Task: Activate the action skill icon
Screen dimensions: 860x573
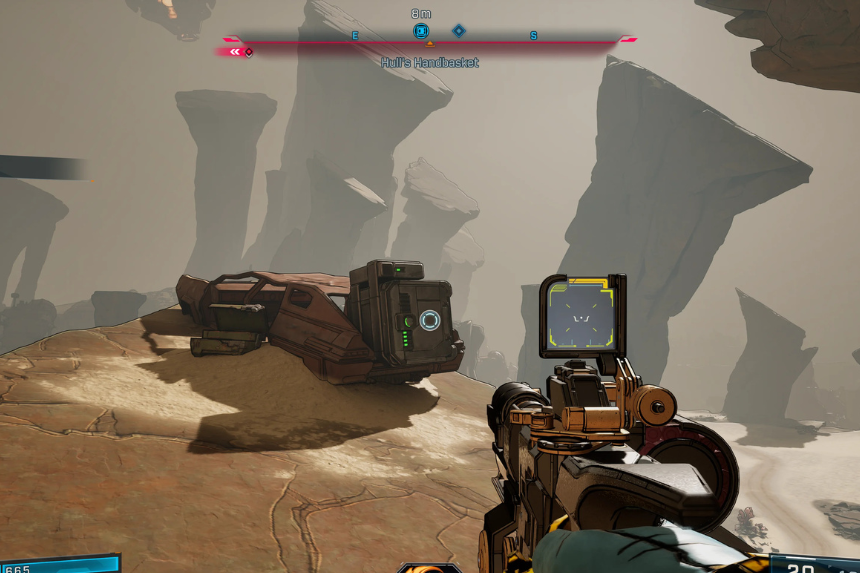Action: coord(430,567)
